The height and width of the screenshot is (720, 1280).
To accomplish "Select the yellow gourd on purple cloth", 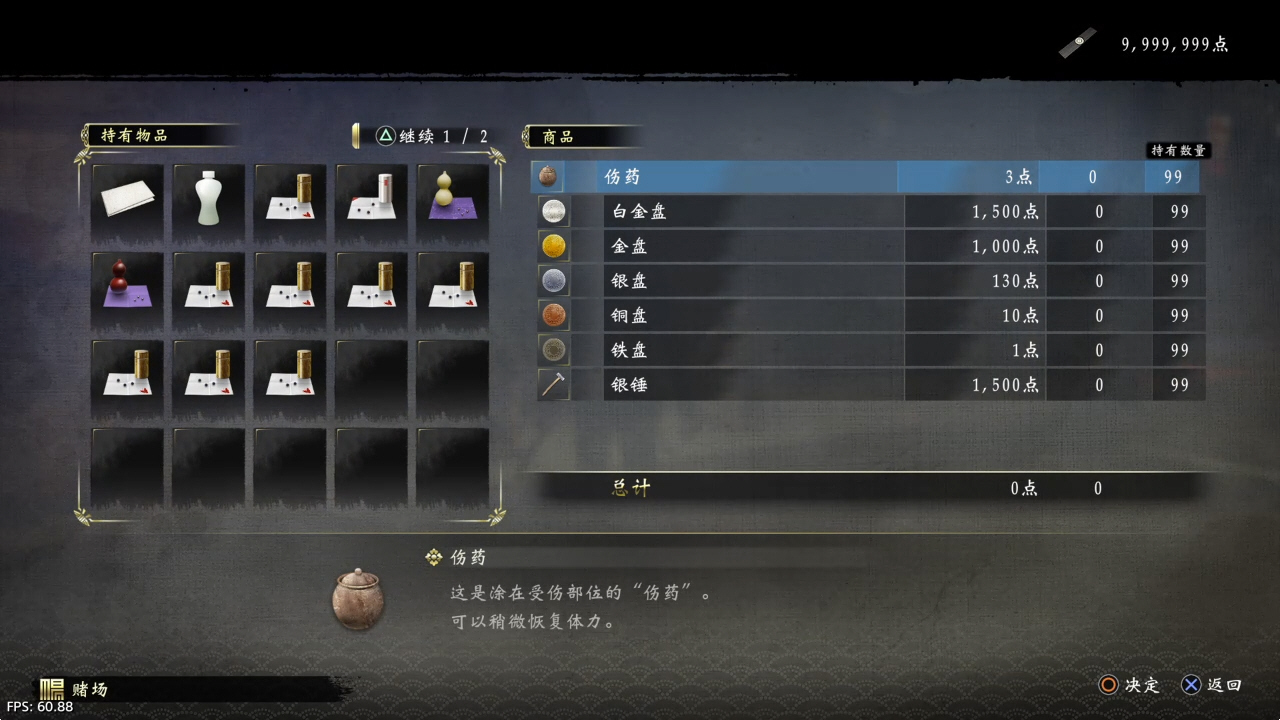I will click(x=452, y=201).
